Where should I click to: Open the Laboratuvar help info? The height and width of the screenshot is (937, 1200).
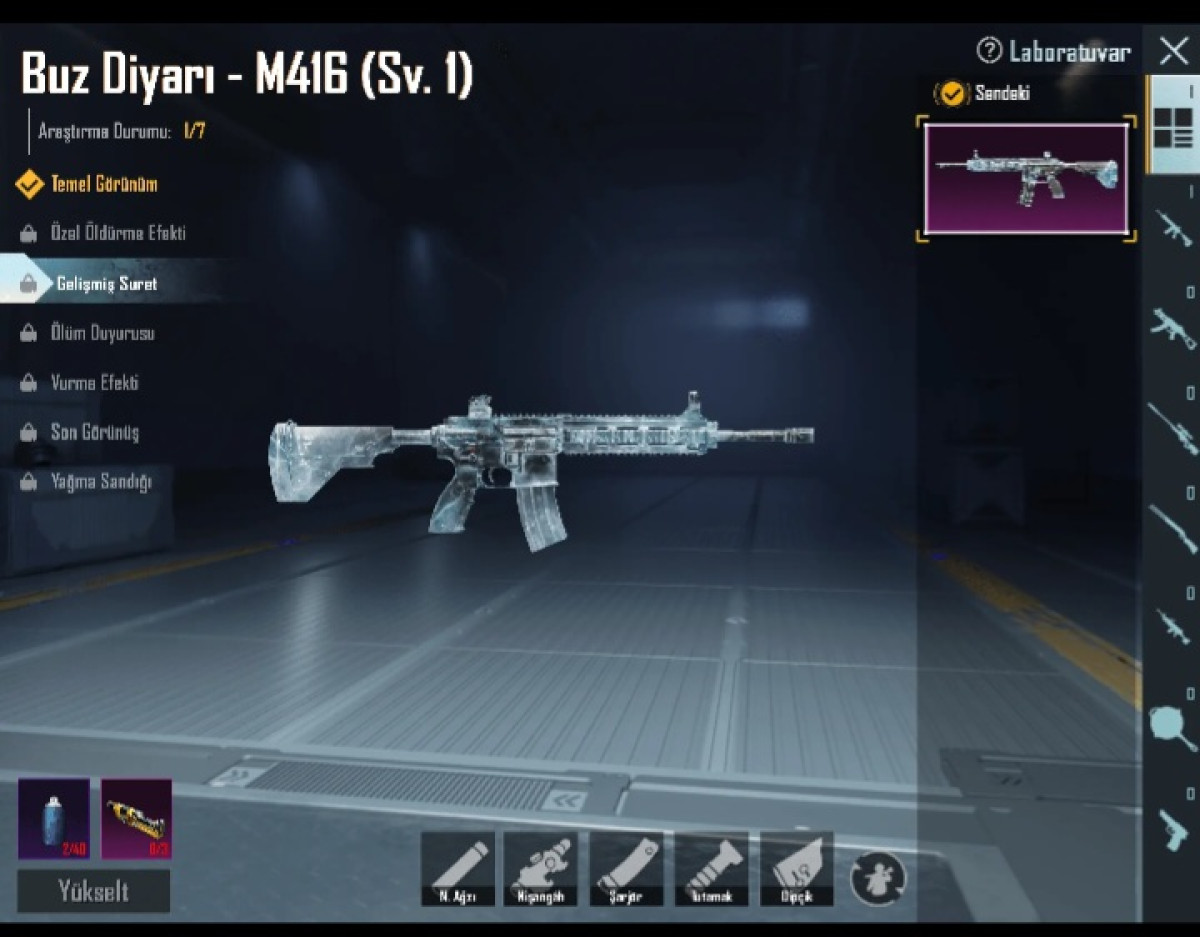(1054, 51)
